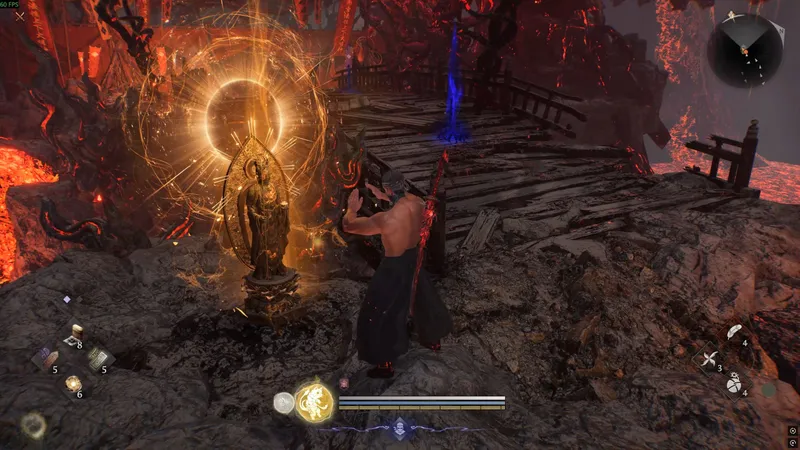Select the shuriken ninjutsu slot

coord(708,358)
